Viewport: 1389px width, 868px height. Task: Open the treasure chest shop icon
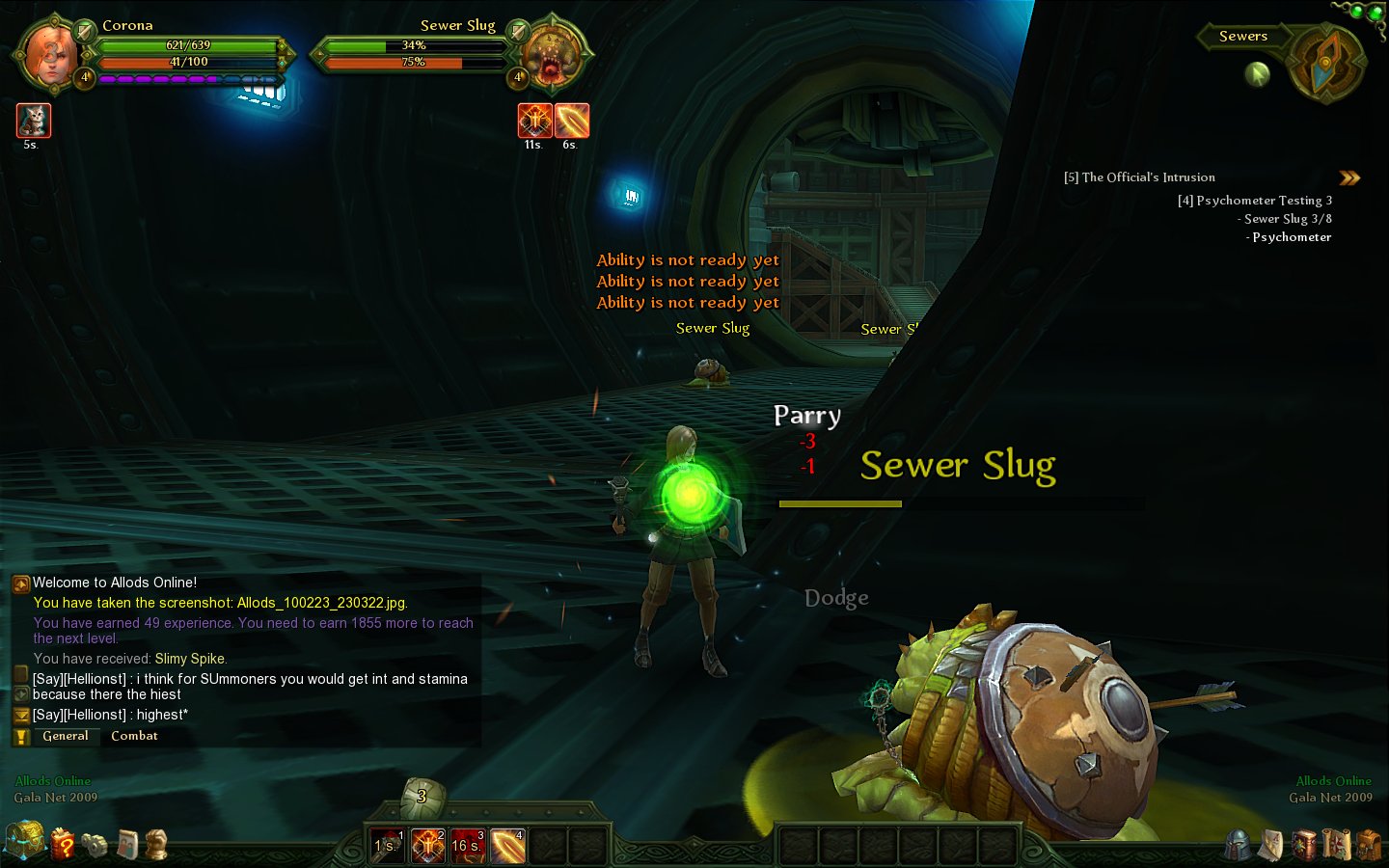[x=24, y=841]
